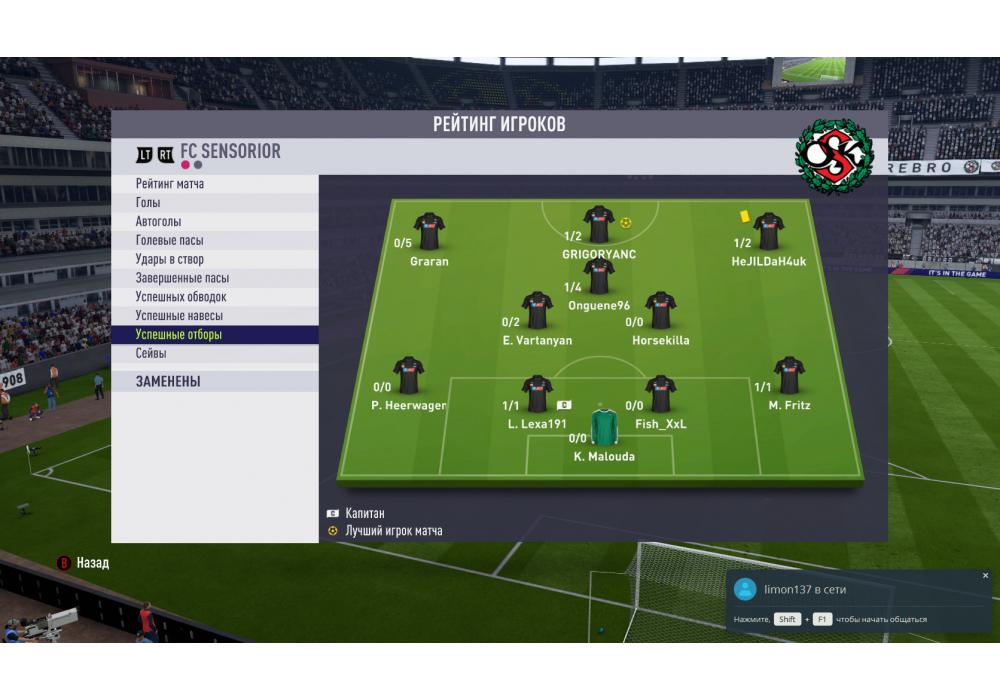Select player Graran's jersey

click(x=429, y=231)
